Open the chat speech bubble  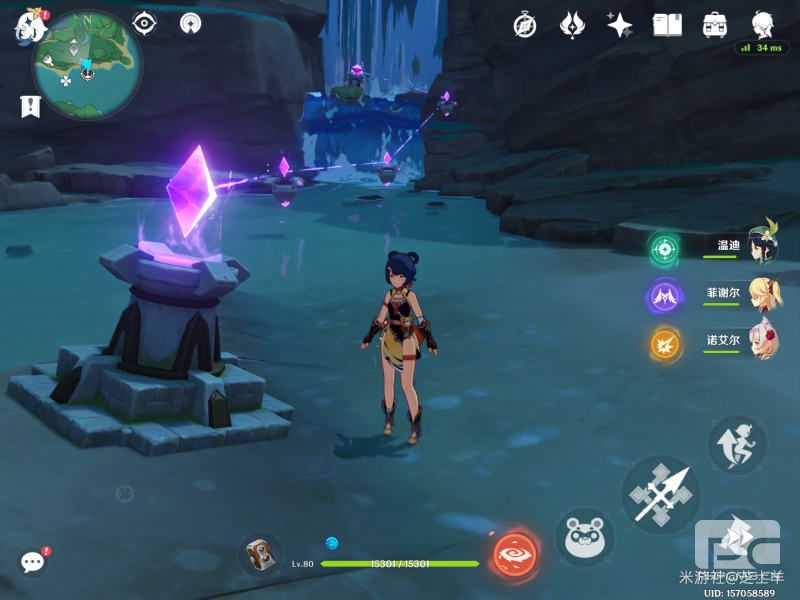click(x=32, y=562)
